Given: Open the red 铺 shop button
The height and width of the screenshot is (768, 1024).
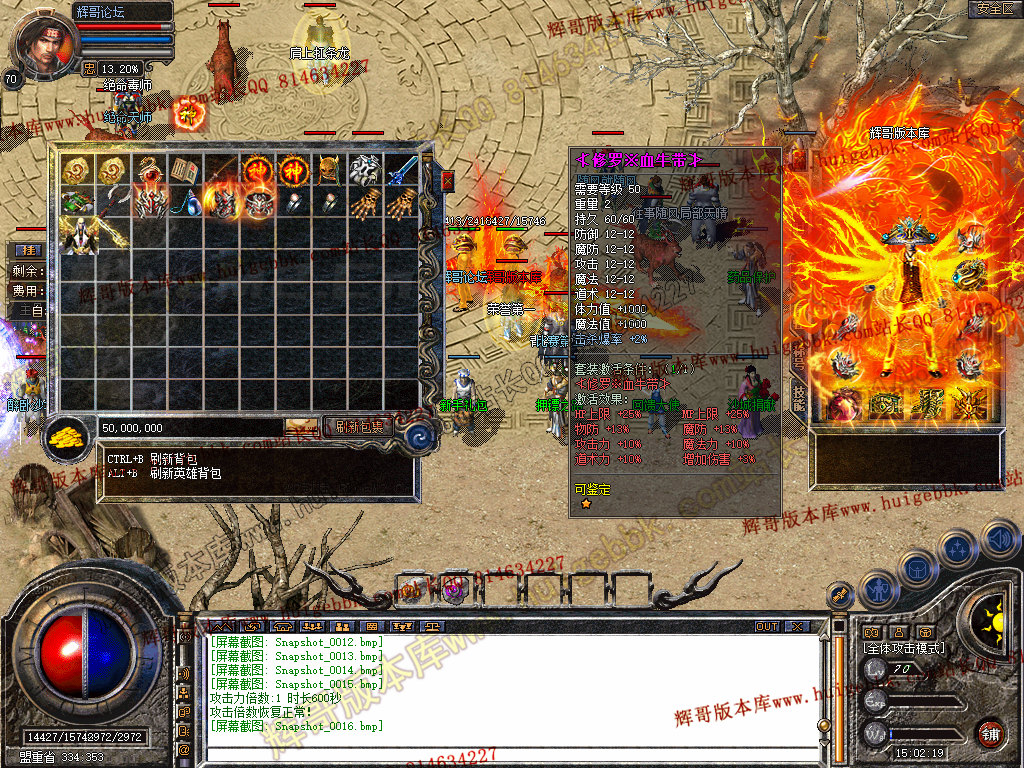Looking at the screenshot, I should click(x=990, y=734).
